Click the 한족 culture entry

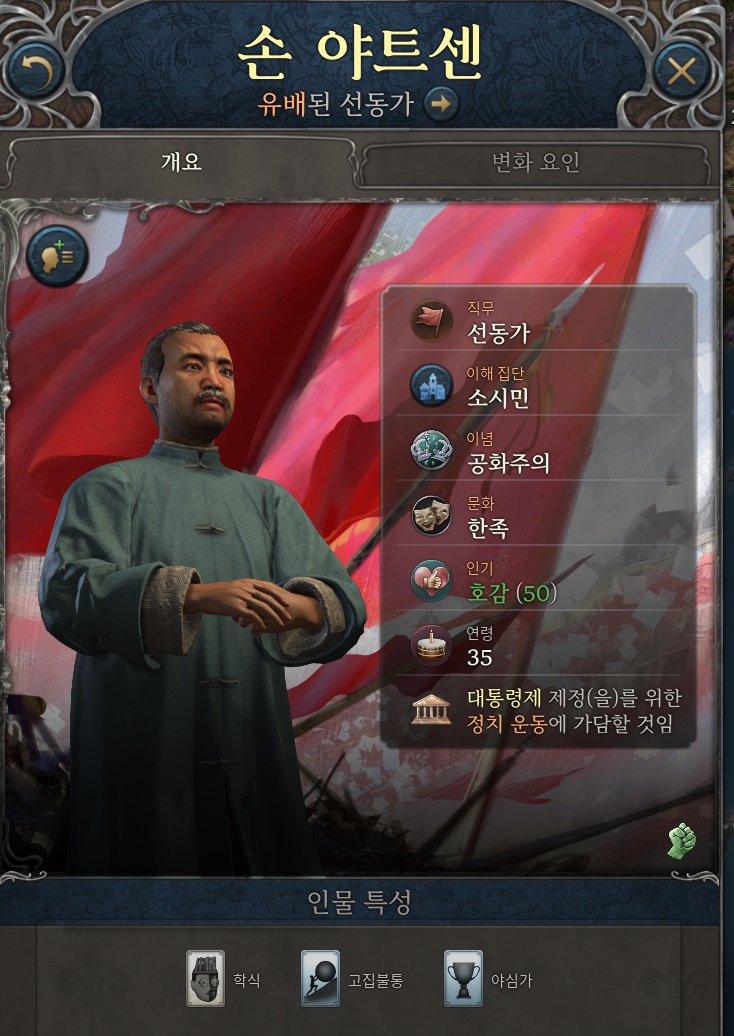488,527
